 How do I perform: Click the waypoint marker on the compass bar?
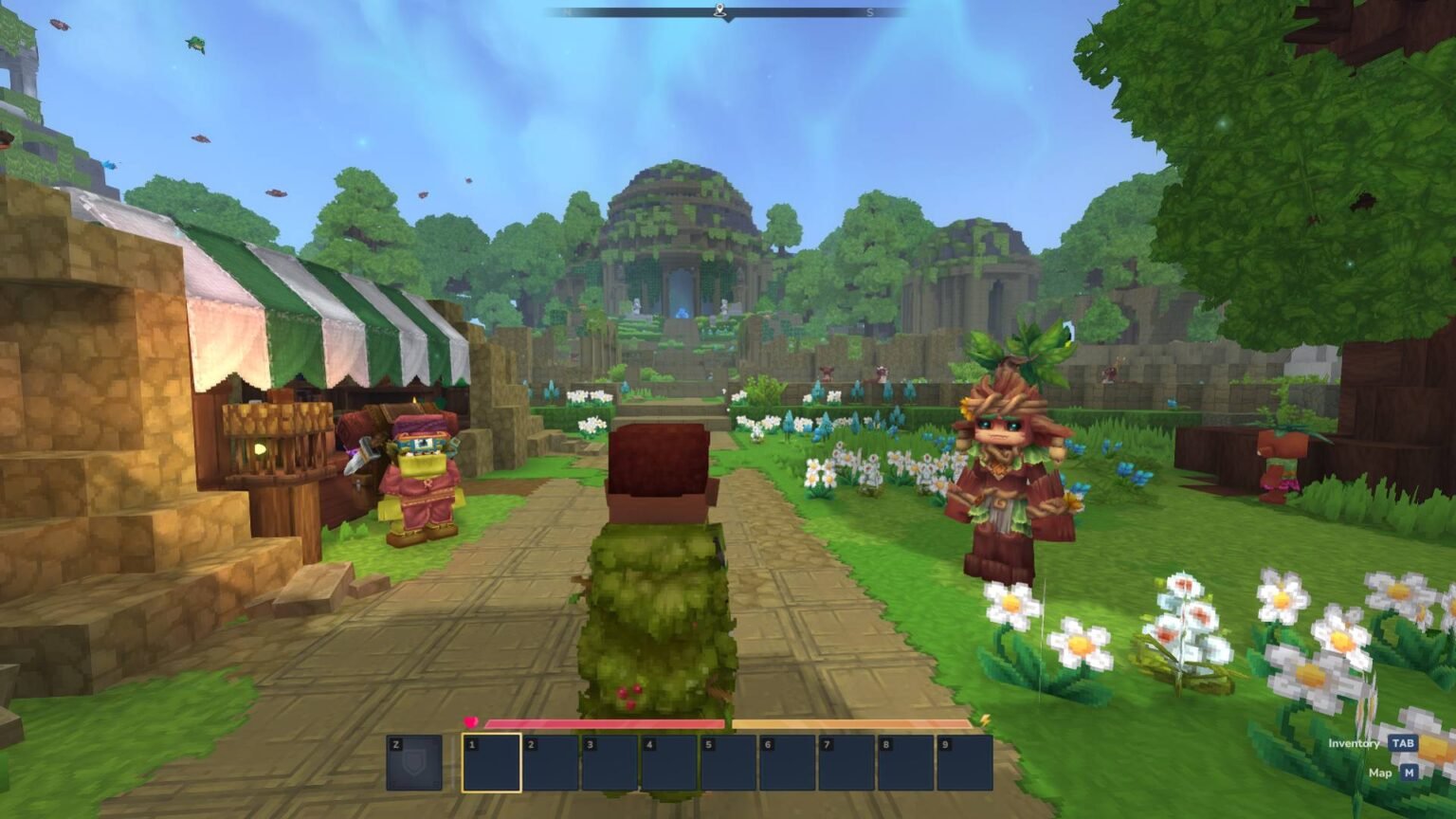click(719, 9)
